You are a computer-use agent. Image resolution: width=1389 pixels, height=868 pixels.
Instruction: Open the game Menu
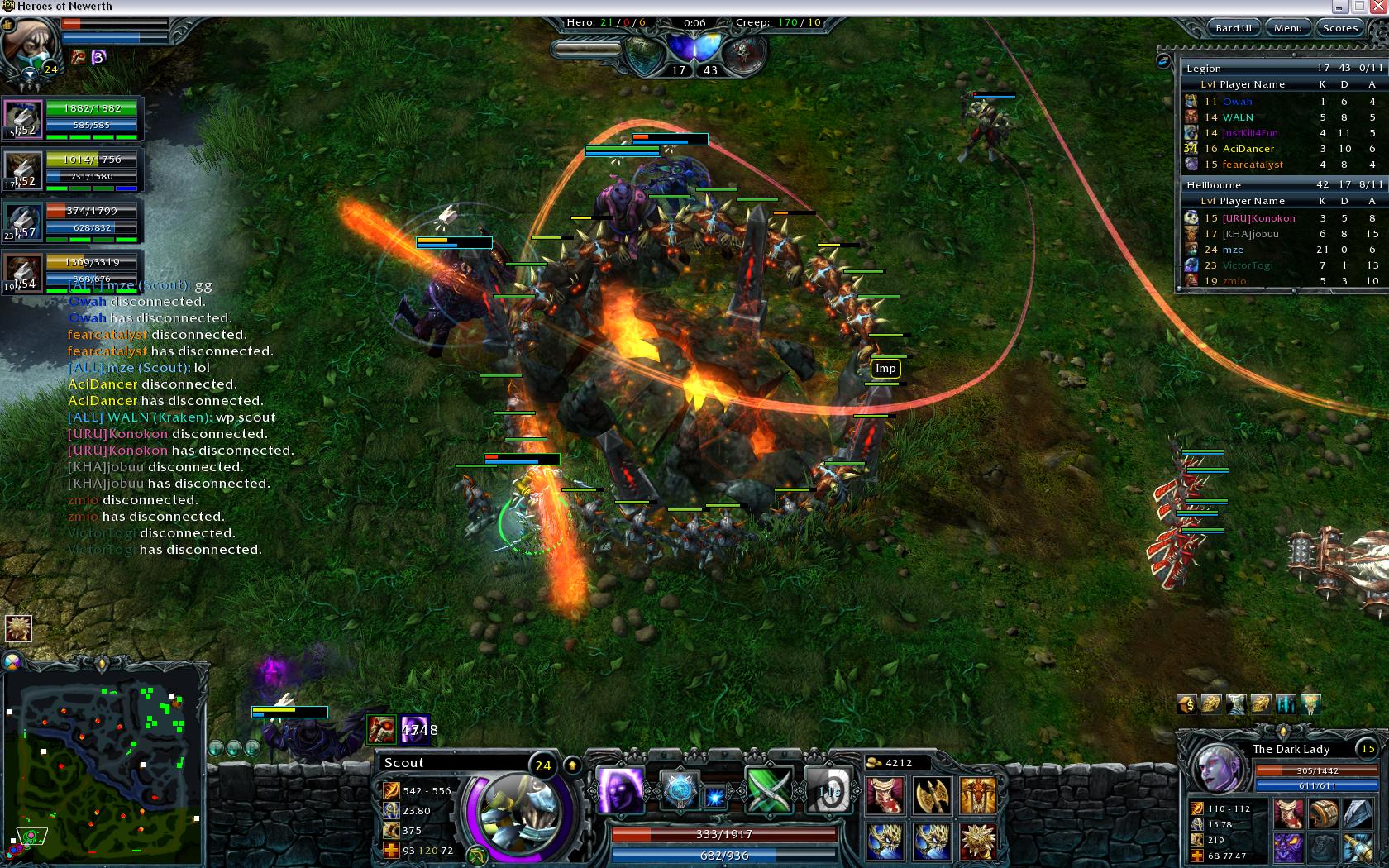(x=1287, y=27)
